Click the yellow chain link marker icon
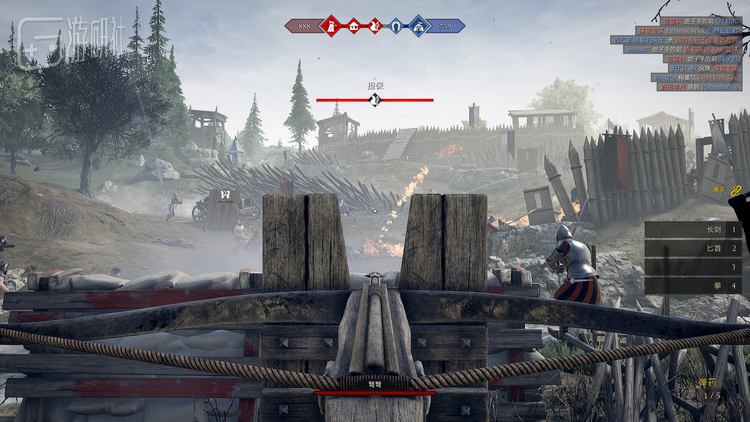750x422 pixels. (x=735, y=190)
